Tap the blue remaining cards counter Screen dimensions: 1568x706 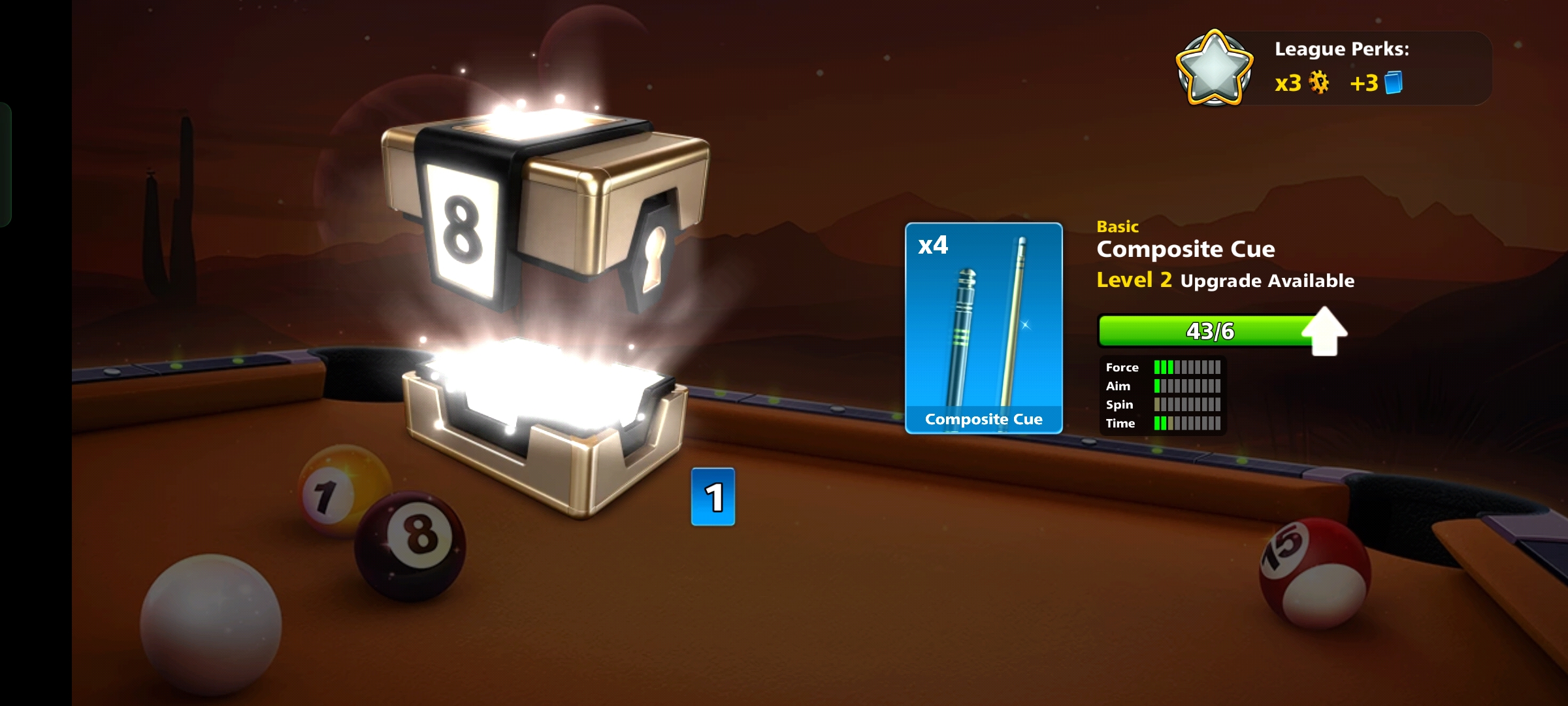pyautogui.click(x=713, y=497)
